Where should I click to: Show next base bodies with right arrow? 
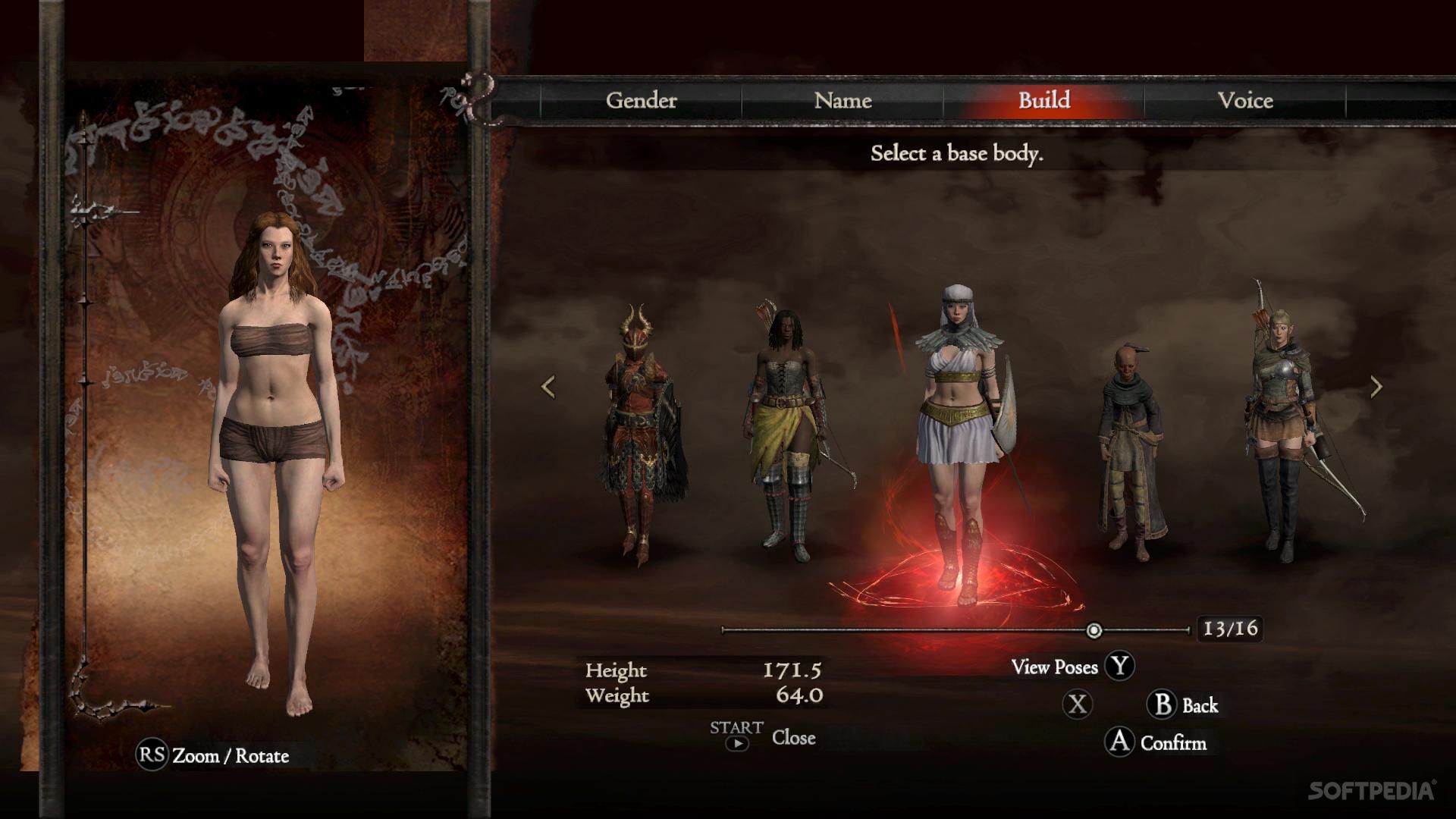(x=1376, y=387)
